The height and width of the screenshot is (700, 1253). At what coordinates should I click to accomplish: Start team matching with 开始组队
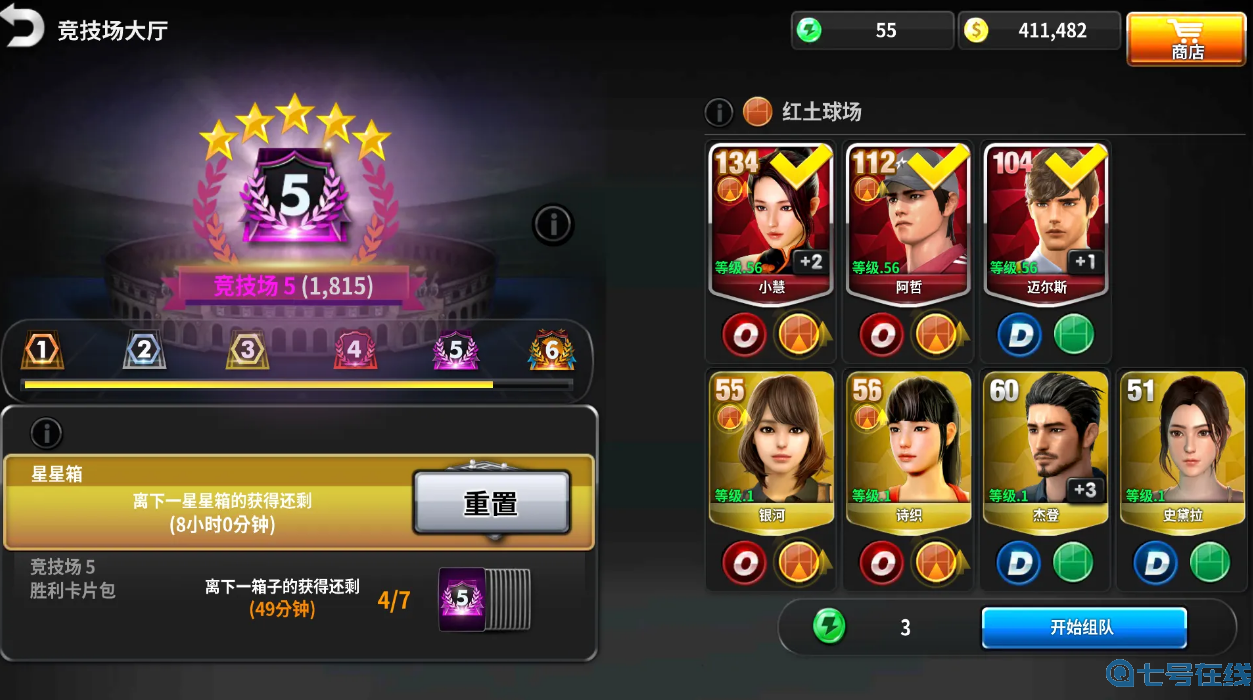coord(1083,628)
